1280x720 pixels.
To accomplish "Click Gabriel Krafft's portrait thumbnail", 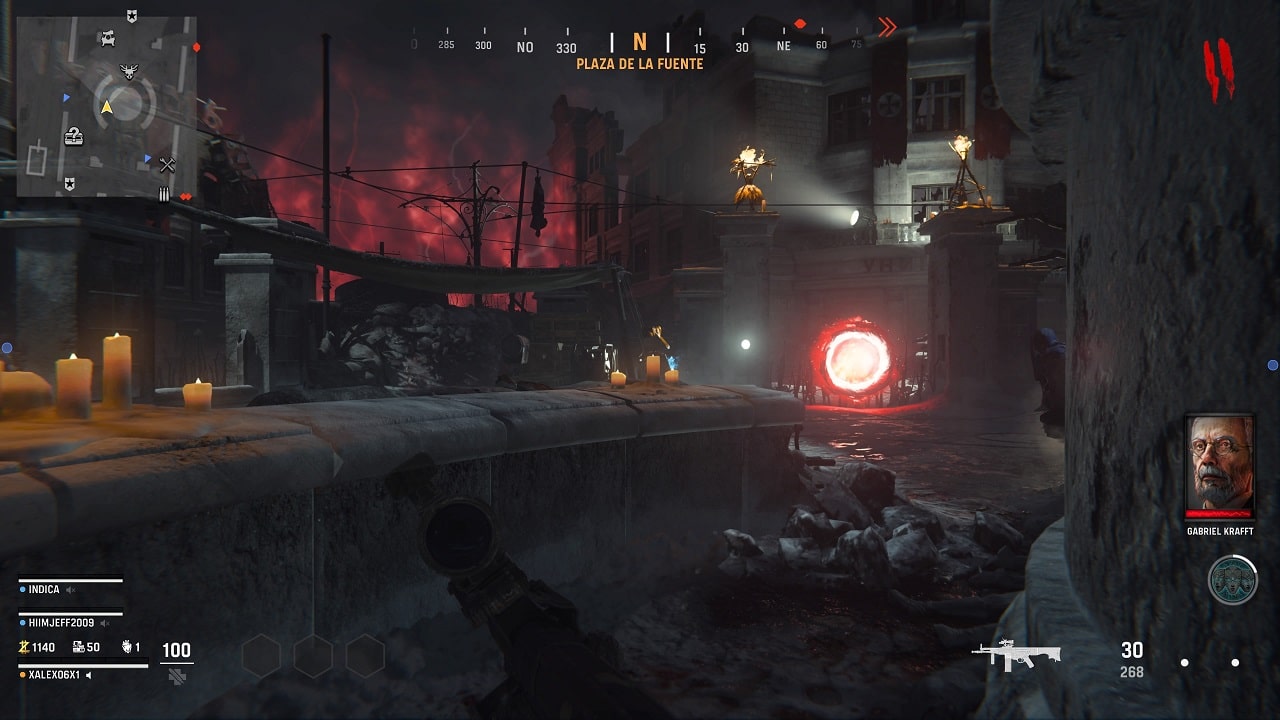I will (1220, 460).
